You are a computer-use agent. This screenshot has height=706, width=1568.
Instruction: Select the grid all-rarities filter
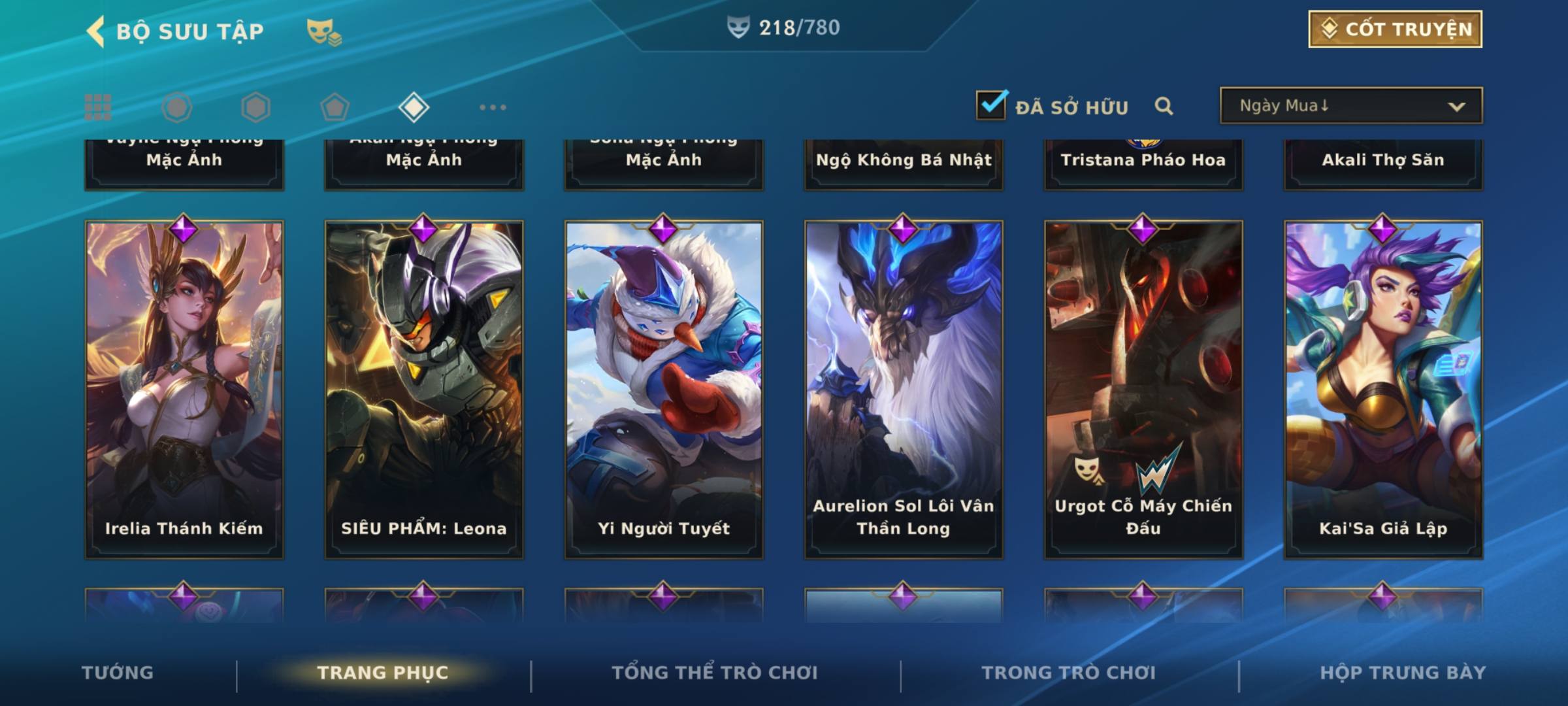(98, 107)
